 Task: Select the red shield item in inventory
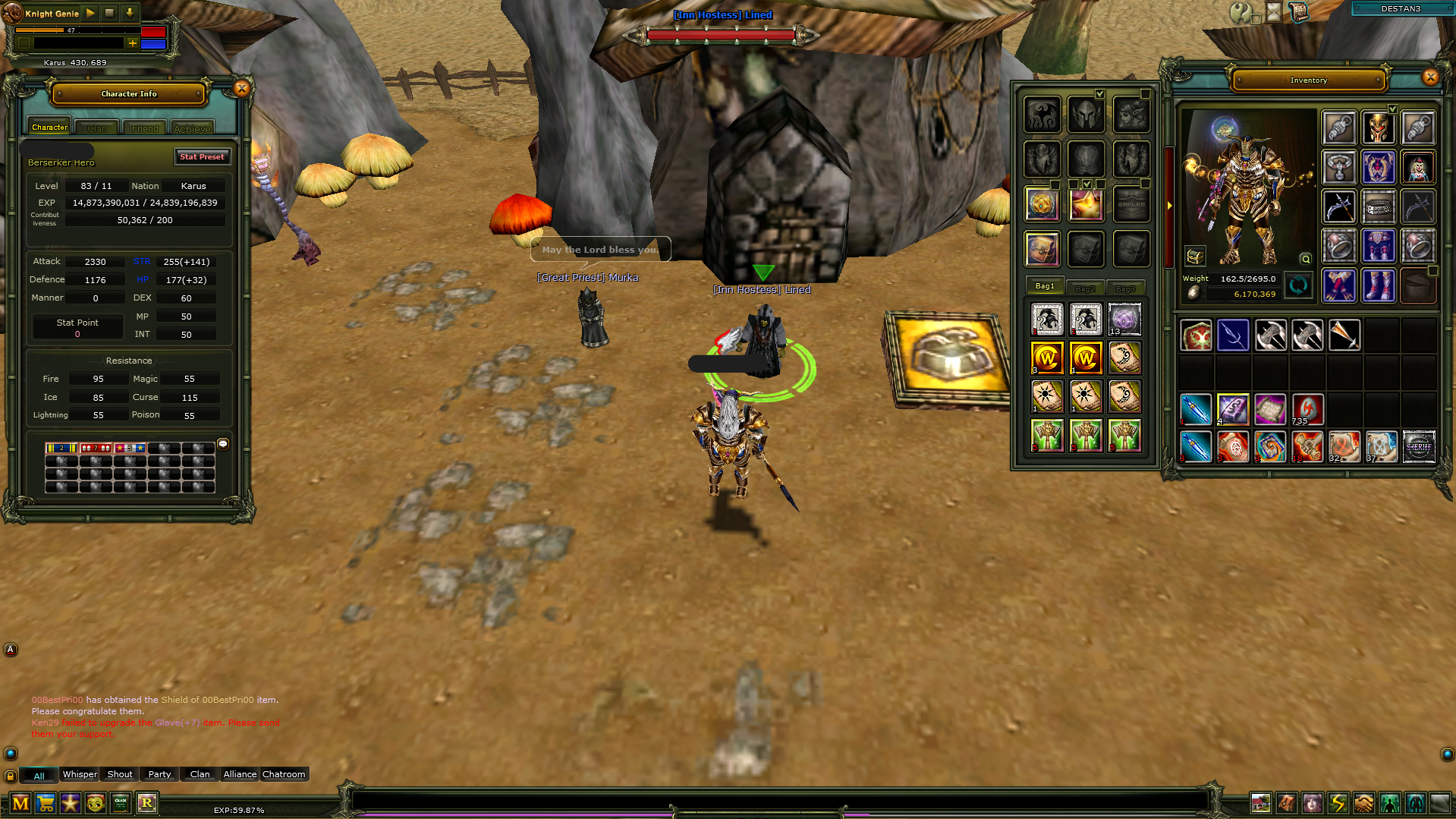1197,335
